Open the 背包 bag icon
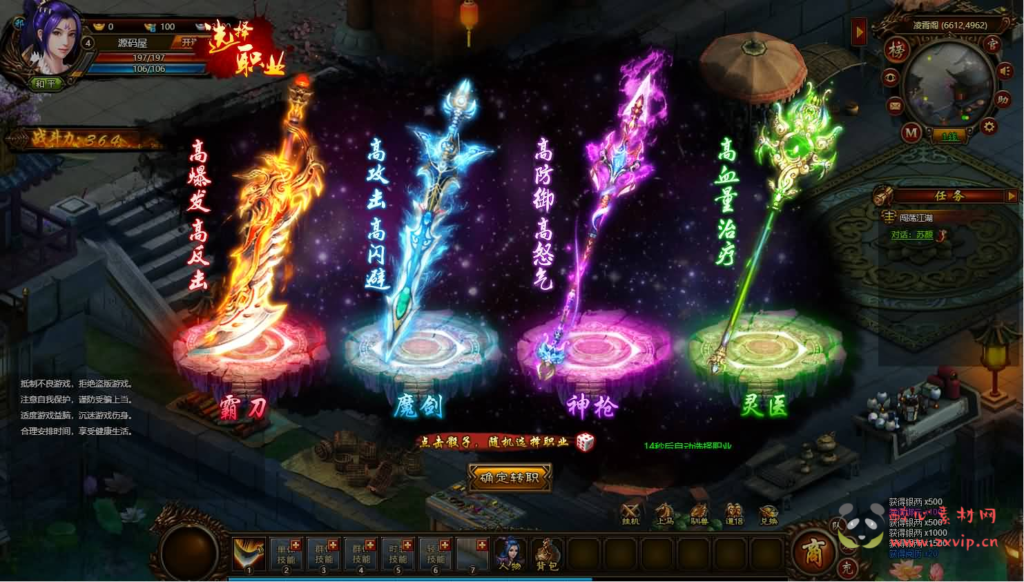Image resolution: width=1024 pixels, height=582 pixels. click(x=546, y=552)
